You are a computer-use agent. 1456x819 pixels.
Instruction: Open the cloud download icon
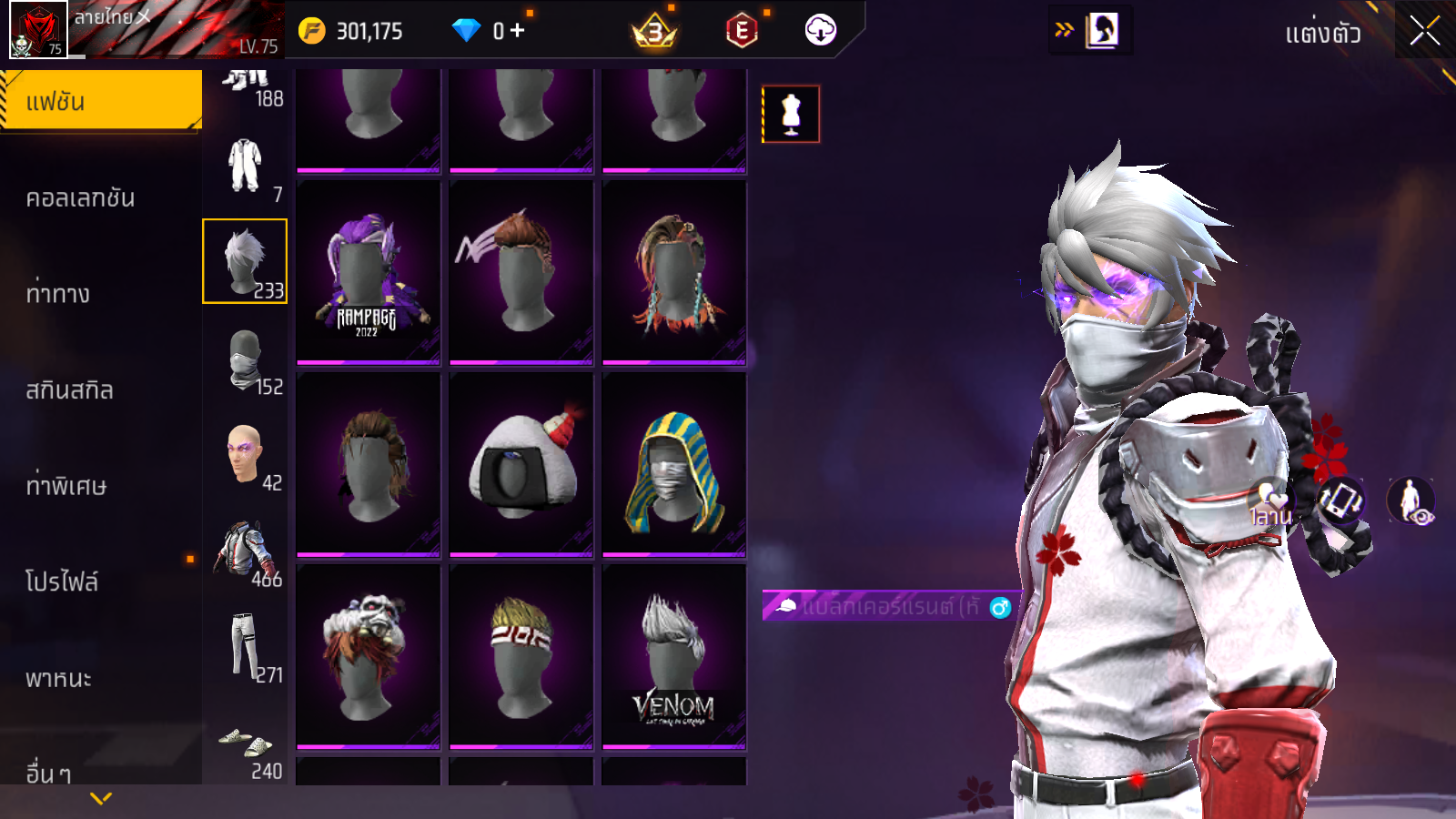coord(820,30)
